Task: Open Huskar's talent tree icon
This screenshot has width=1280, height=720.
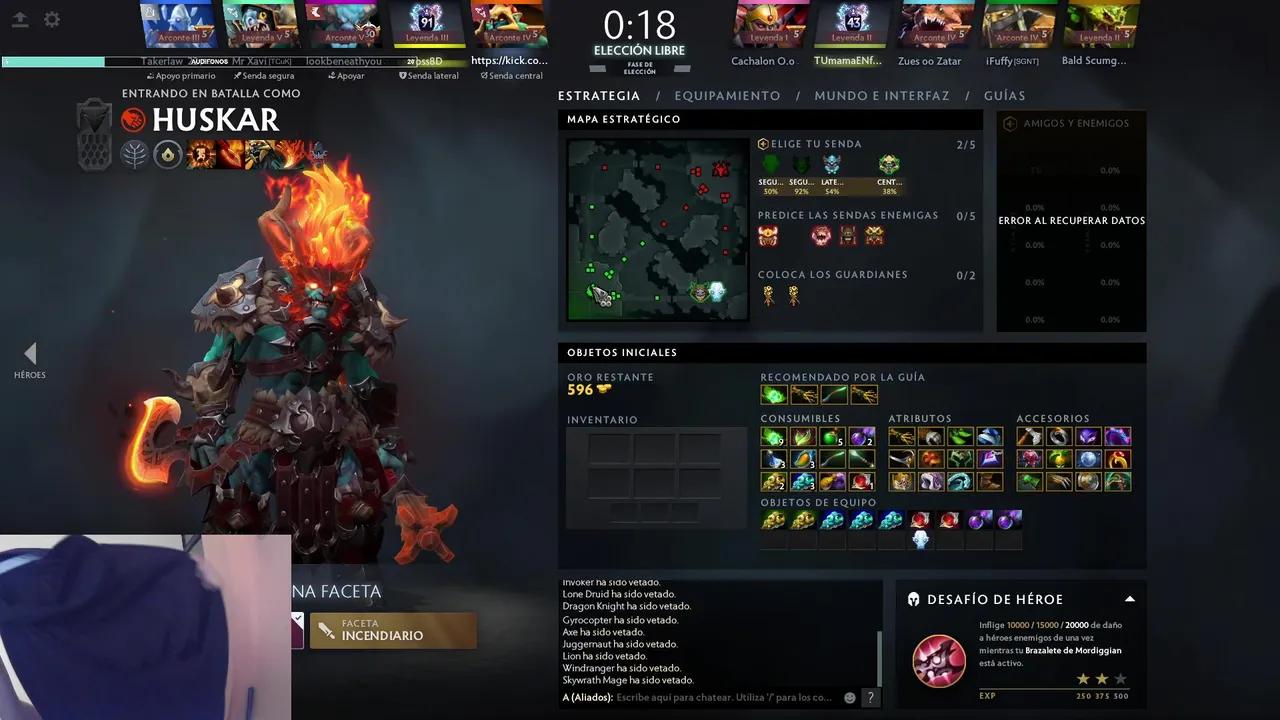Action: pyautogui.click(x=133, y=154)
